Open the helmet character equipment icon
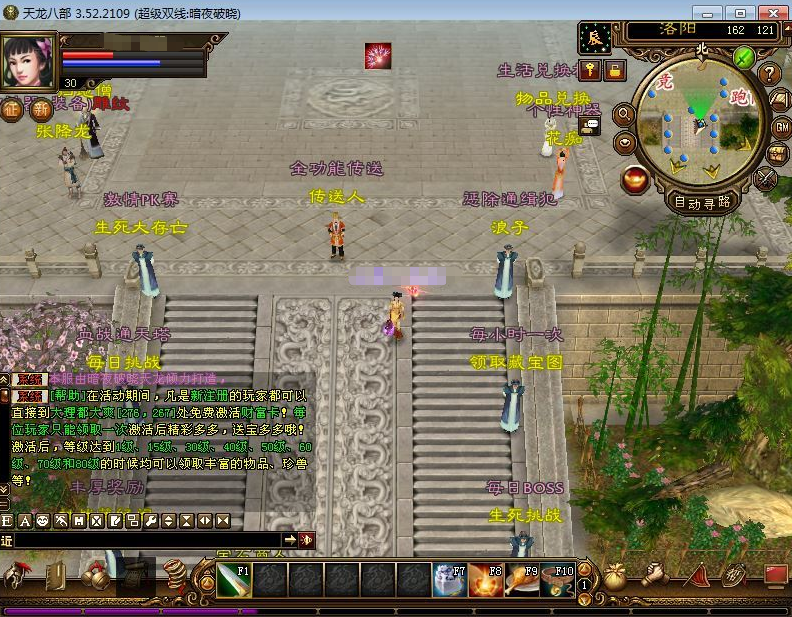This screenshot has height=617, width=792. [x=17, y=575]
